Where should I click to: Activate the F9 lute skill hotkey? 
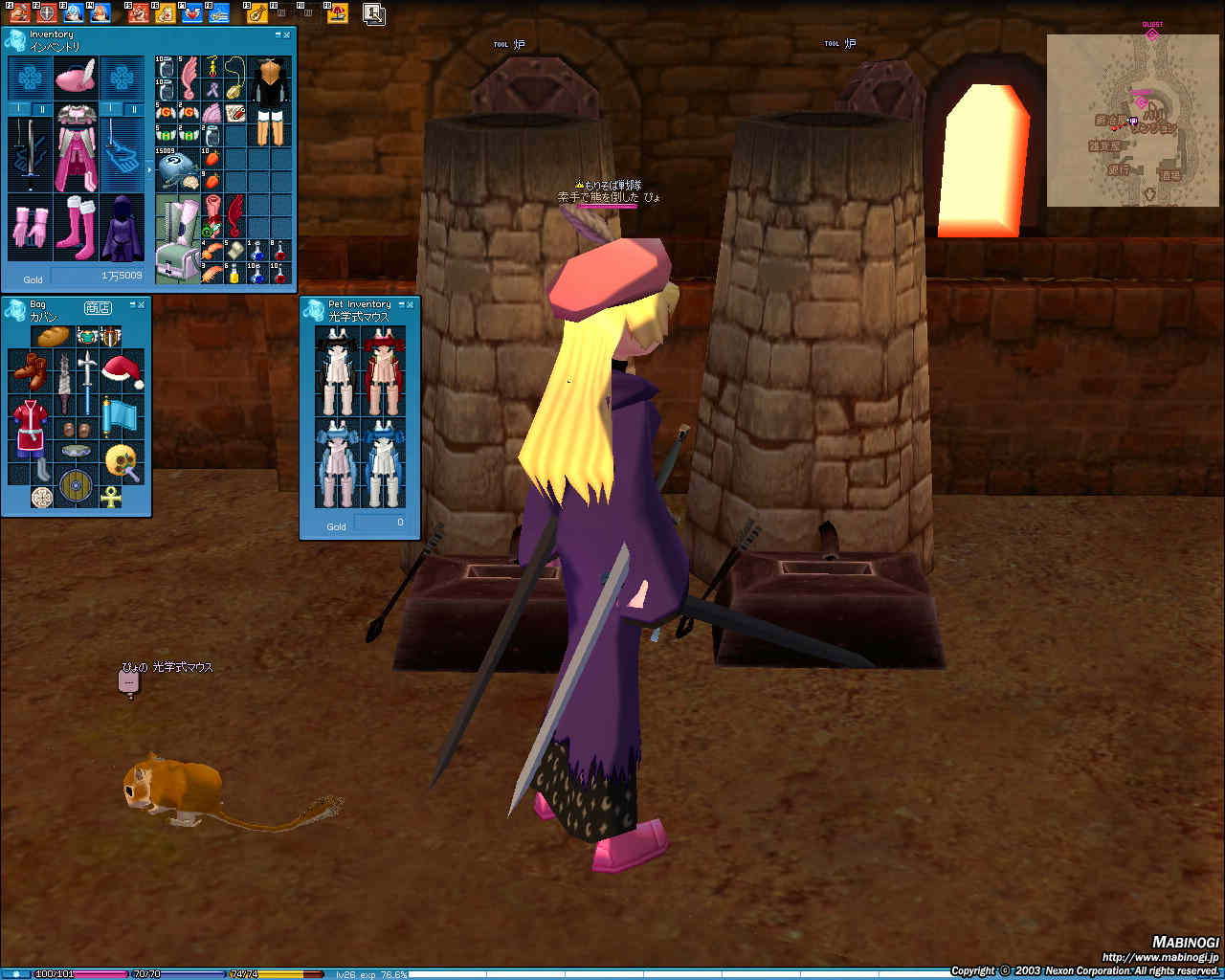[256, 13]
